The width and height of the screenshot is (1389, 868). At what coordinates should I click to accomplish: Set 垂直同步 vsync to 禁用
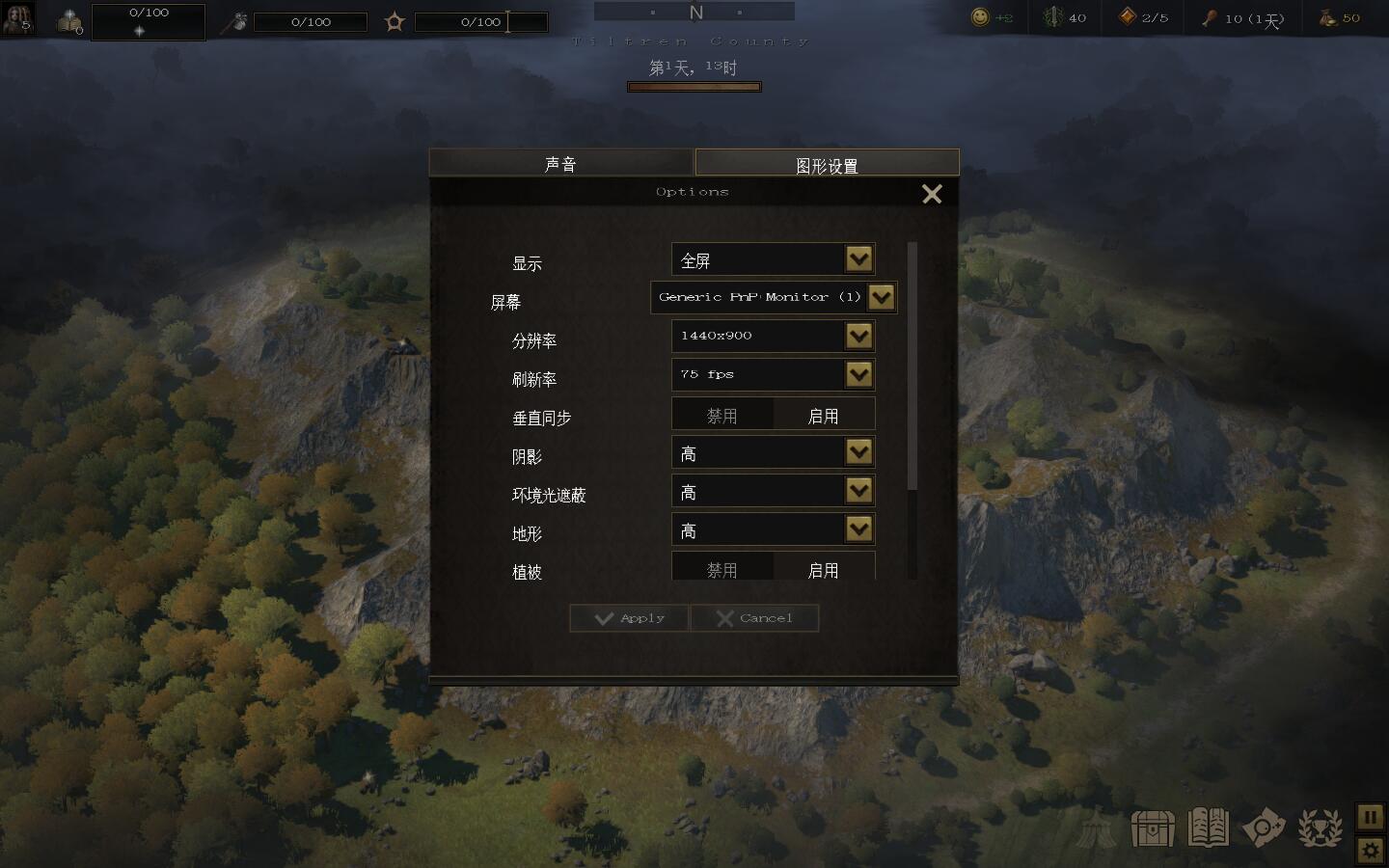click(722, 416)
